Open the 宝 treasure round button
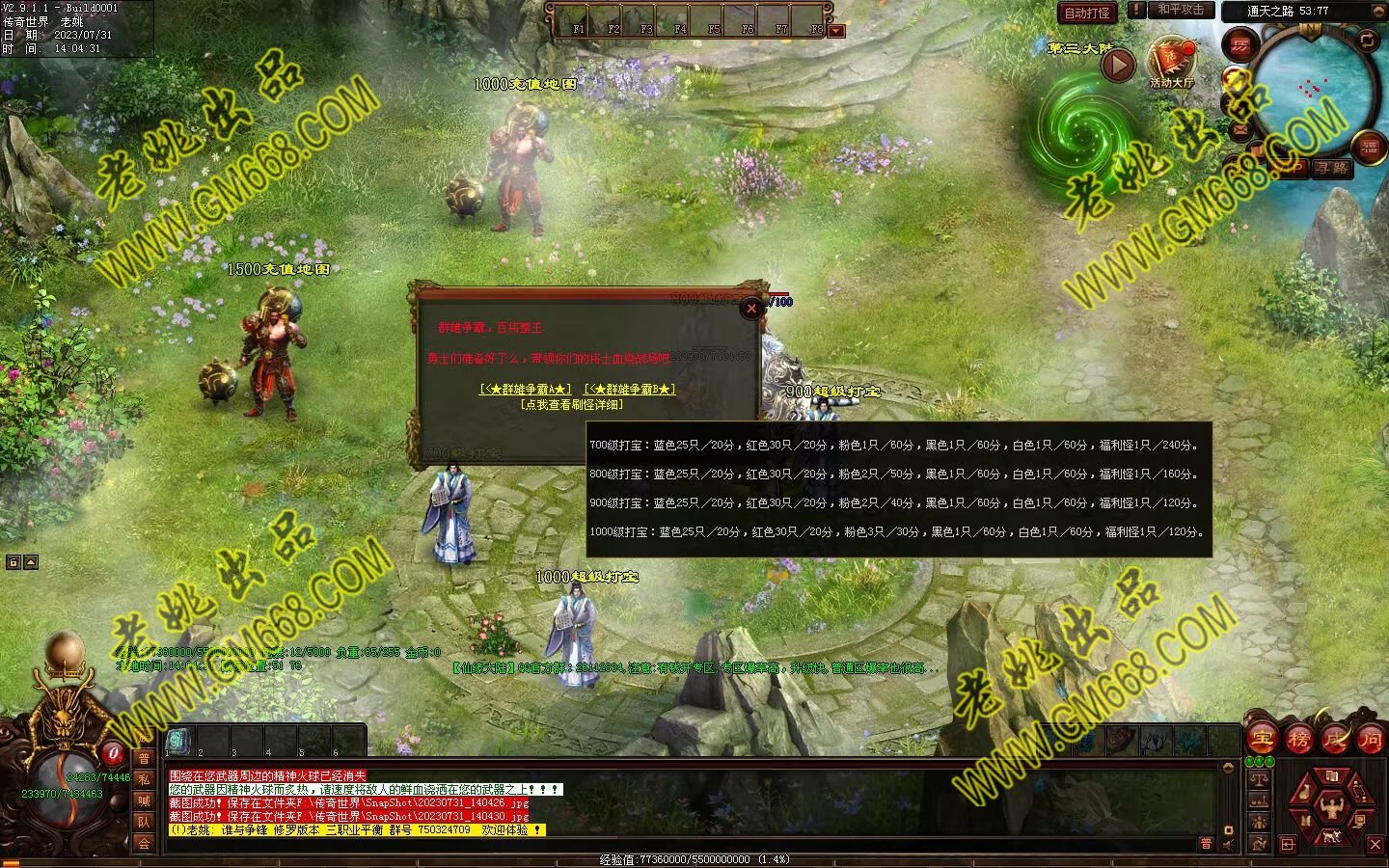The width and height of the screenshot is (1389, 868). tap(1261, 740)
